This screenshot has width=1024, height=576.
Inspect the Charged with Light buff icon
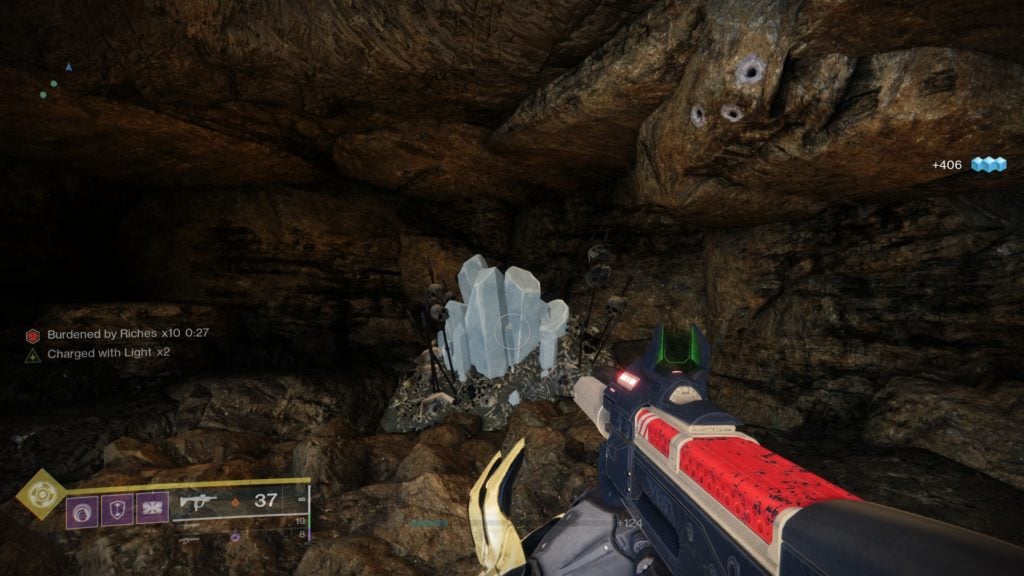click(33, 354)
